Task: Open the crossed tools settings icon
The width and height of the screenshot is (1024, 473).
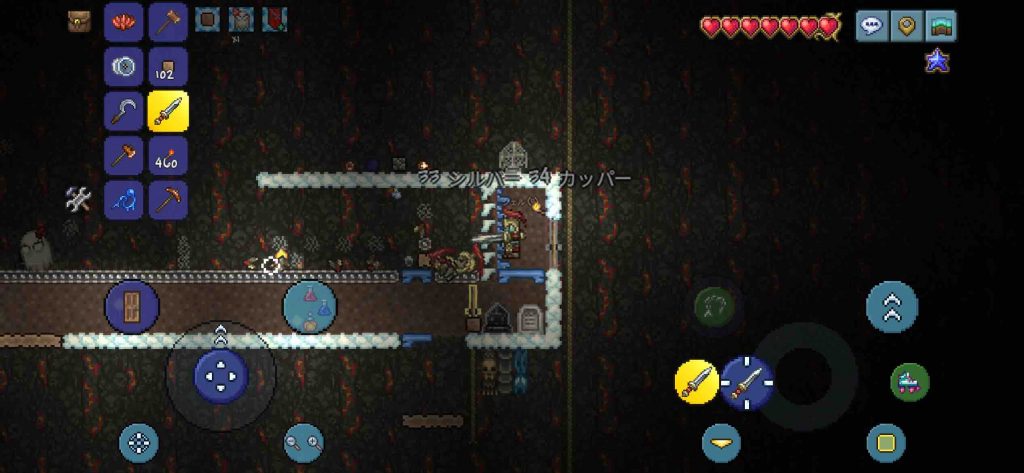Action: click(x=79, y=199)
